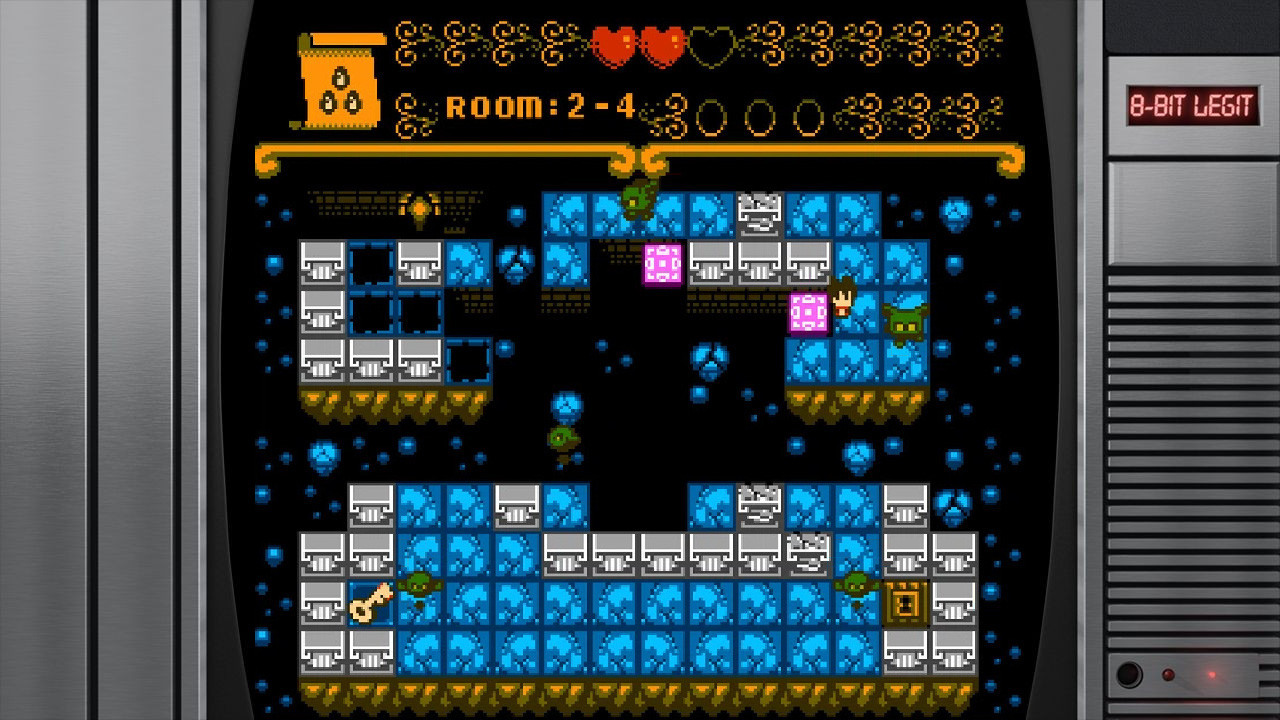Click the brown door tile
Image resolution: width=1280 pixels, height=720 pixels.
908,604
